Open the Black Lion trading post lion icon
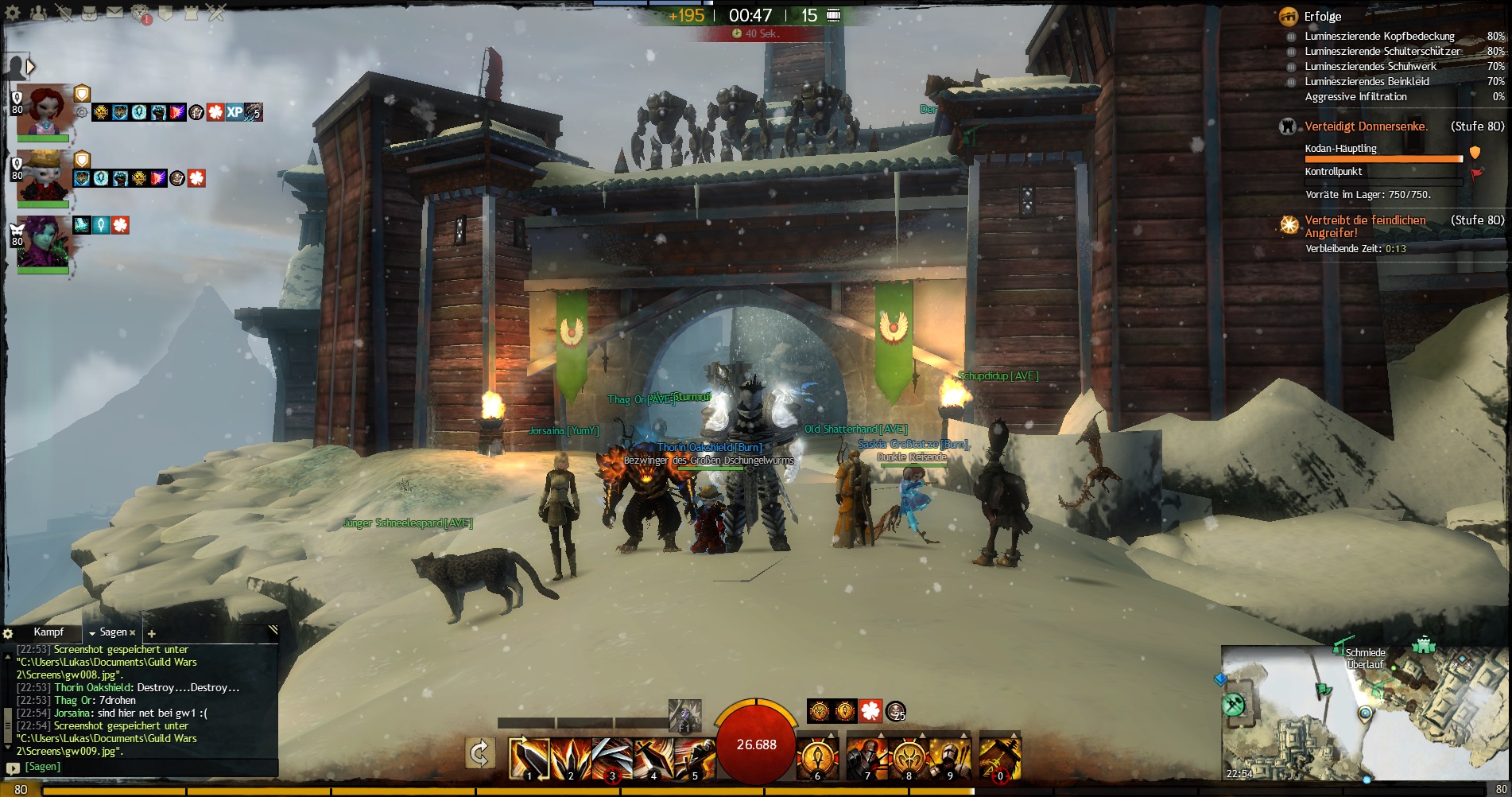This screenshot has height=797, width=1512. point(141,13)
